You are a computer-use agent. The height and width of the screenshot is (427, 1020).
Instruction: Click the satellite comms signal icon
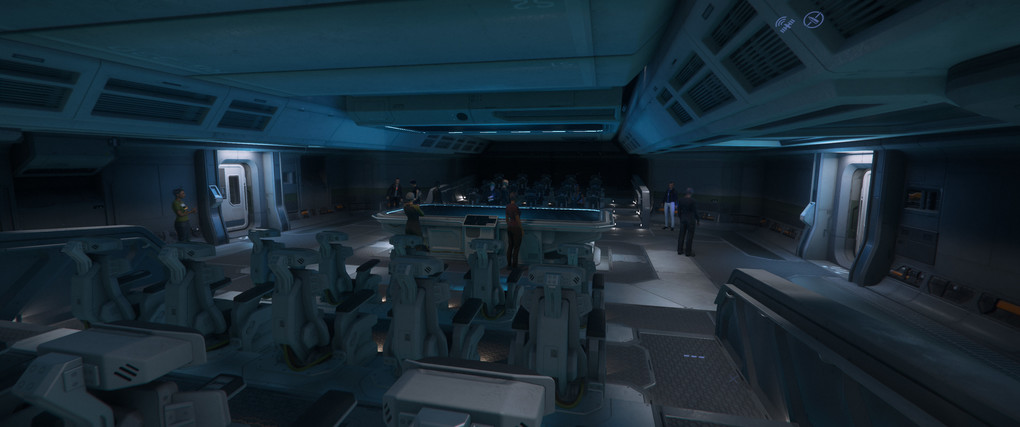coord(784,25)
